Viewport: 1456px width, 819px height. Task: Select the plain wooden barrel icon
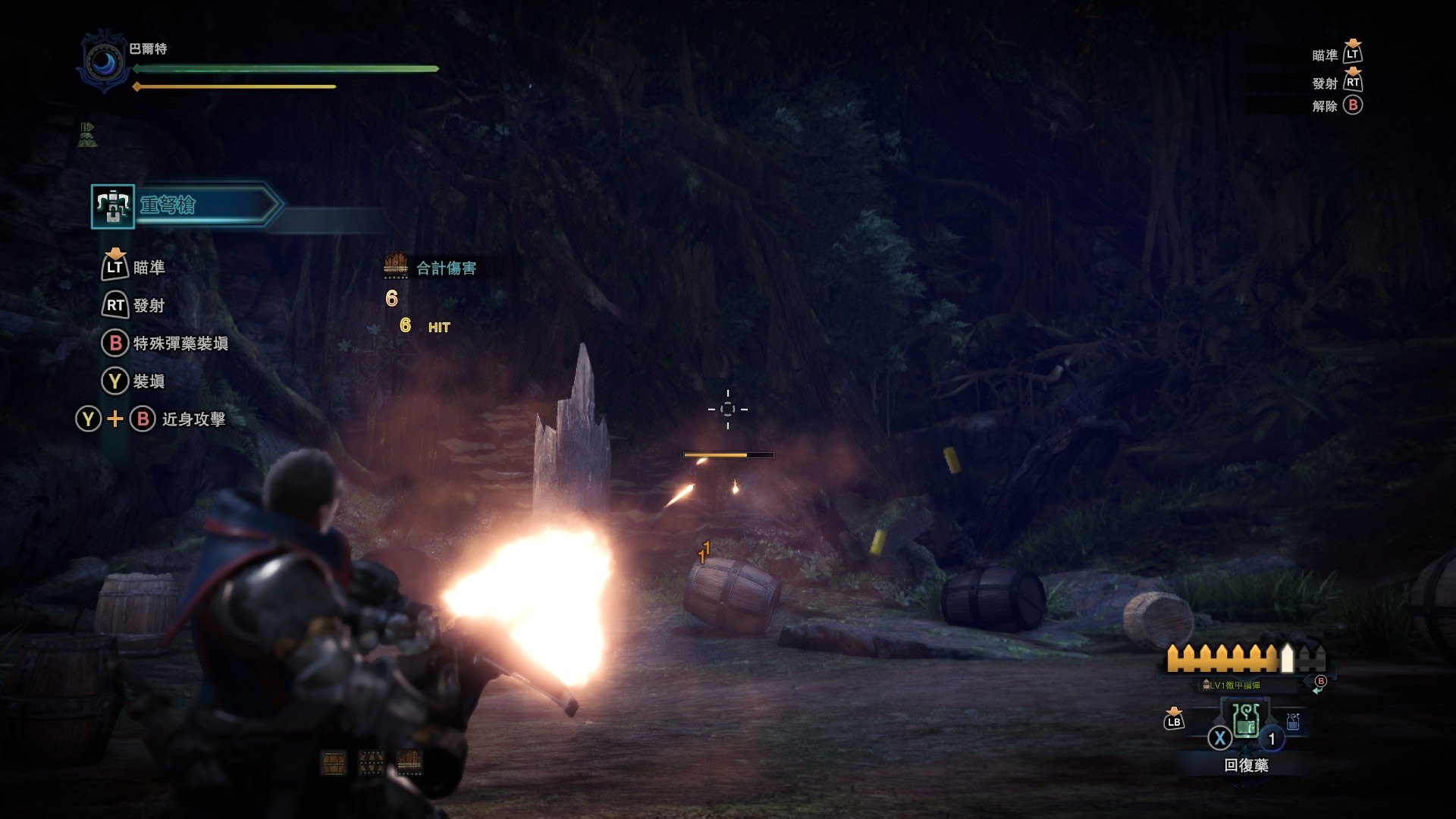334,763
